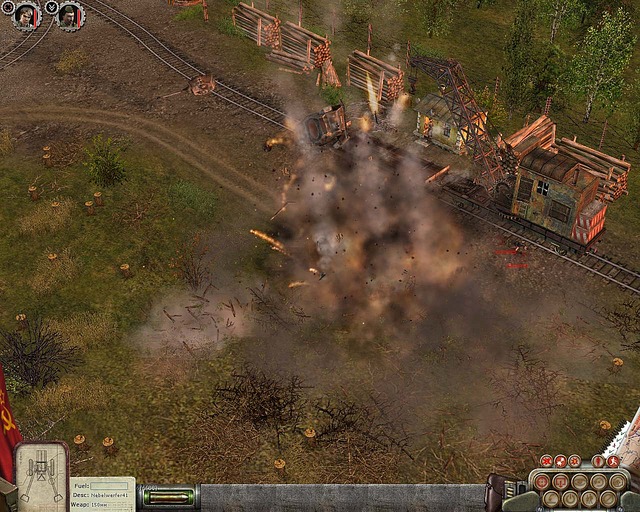Select the rocket shell ammo slot

(168, 497)
